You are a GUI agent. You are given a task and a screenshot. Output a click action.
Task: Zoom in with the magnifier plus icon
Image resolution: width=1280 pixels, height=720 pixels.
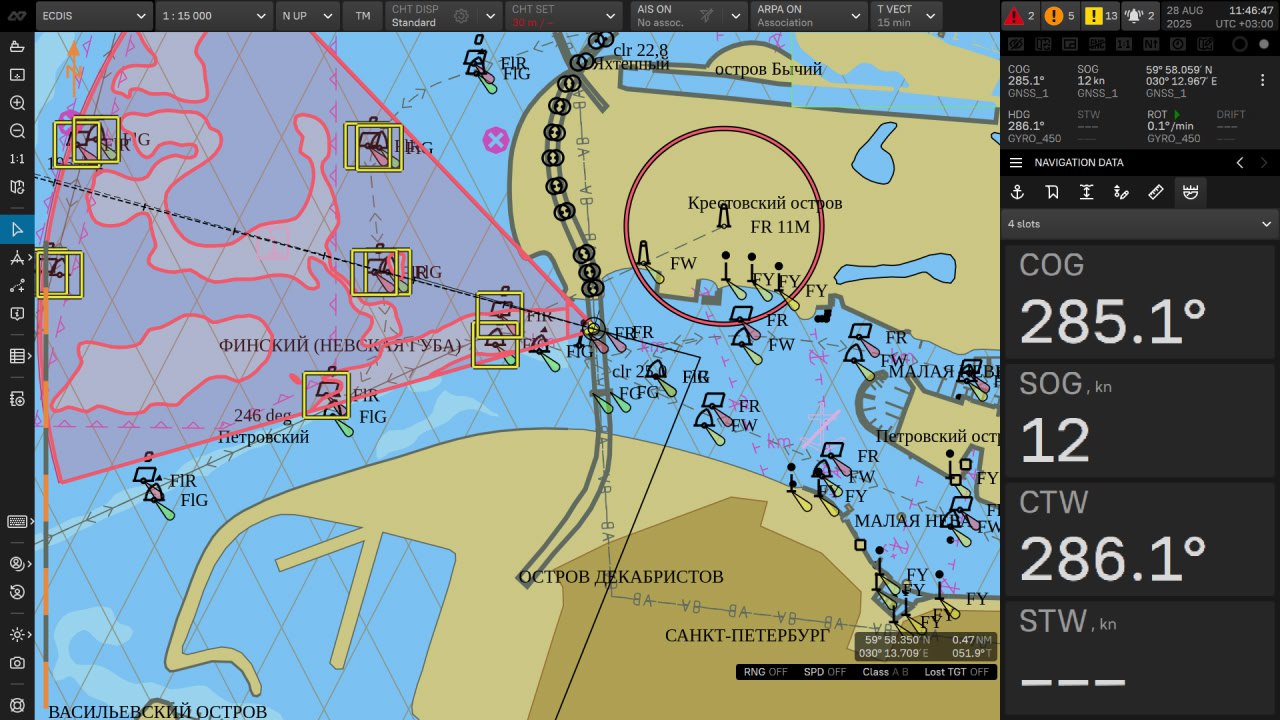click(17, 103)
